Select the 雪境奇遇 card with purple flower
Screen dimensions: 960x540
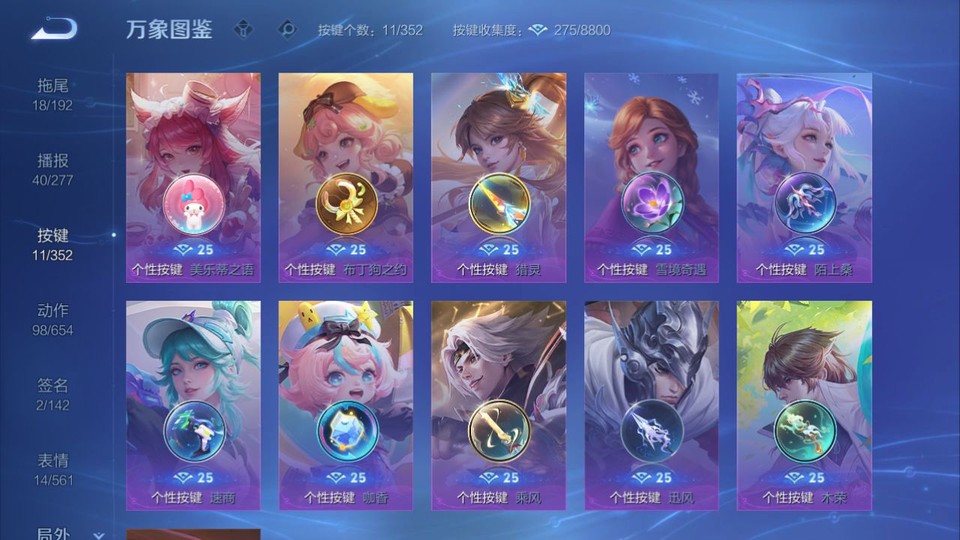tap(651, 177)
